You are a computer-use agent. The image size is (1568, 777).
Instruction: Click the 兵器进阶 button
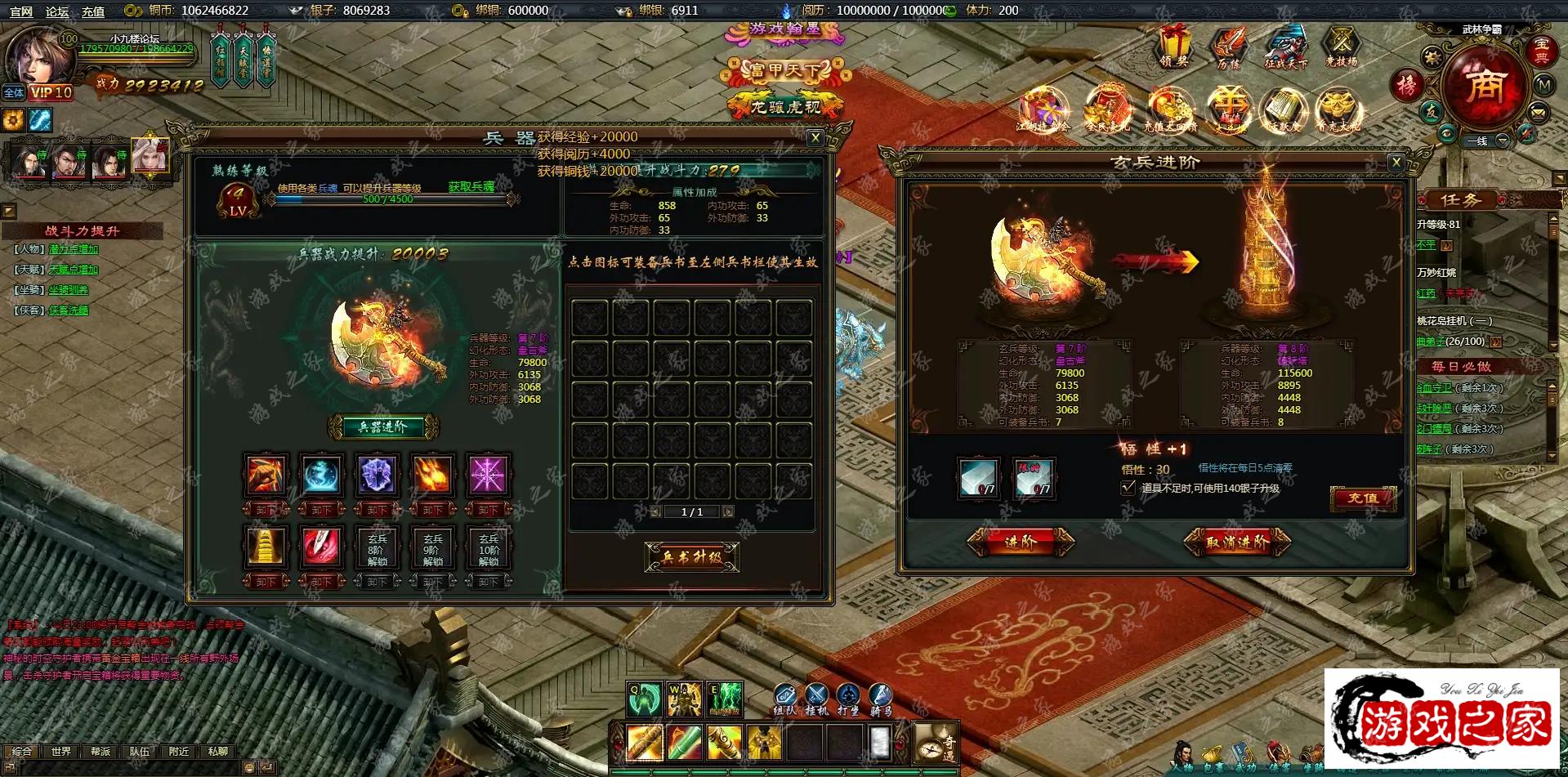(x=383, y=426)
